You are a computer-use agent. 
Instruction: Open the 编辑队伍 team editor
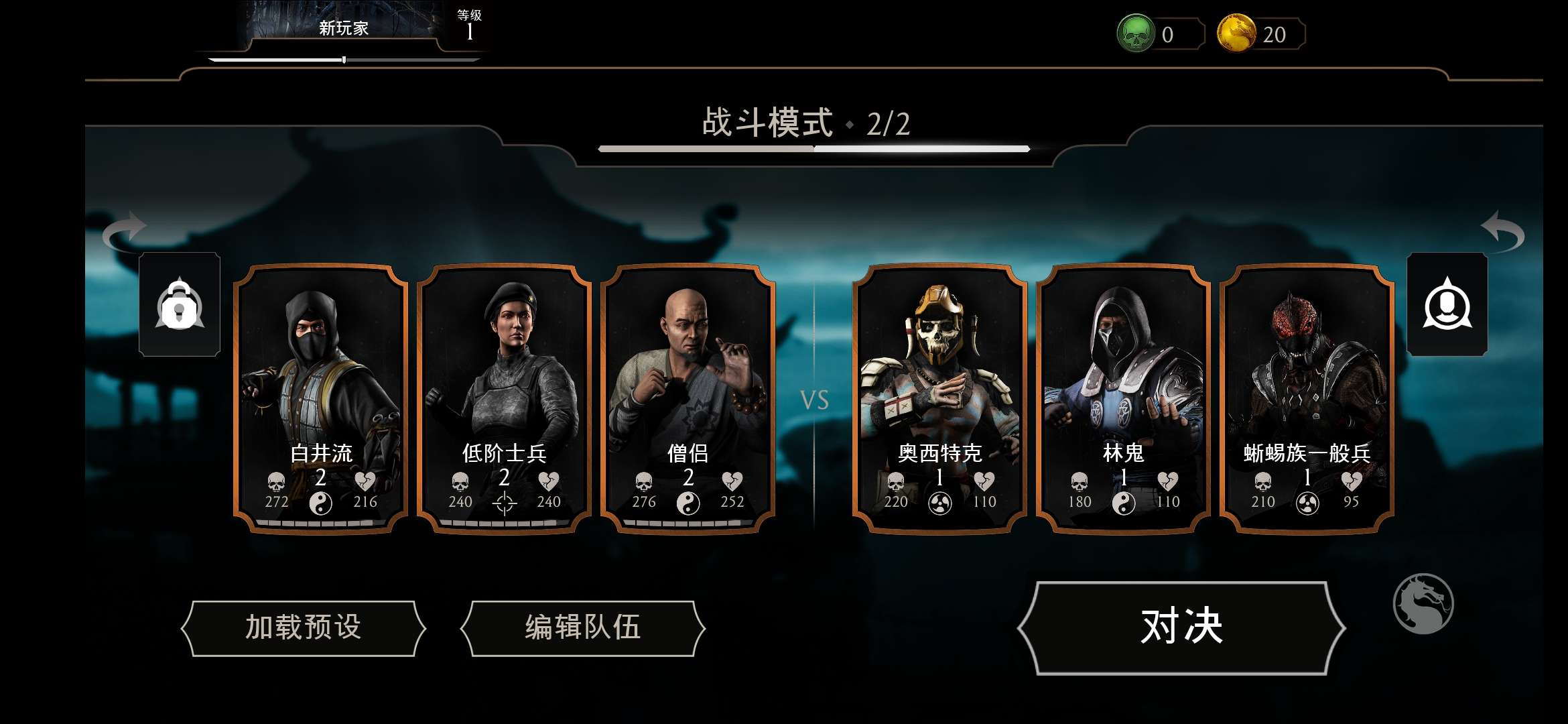tap(582, 628)
